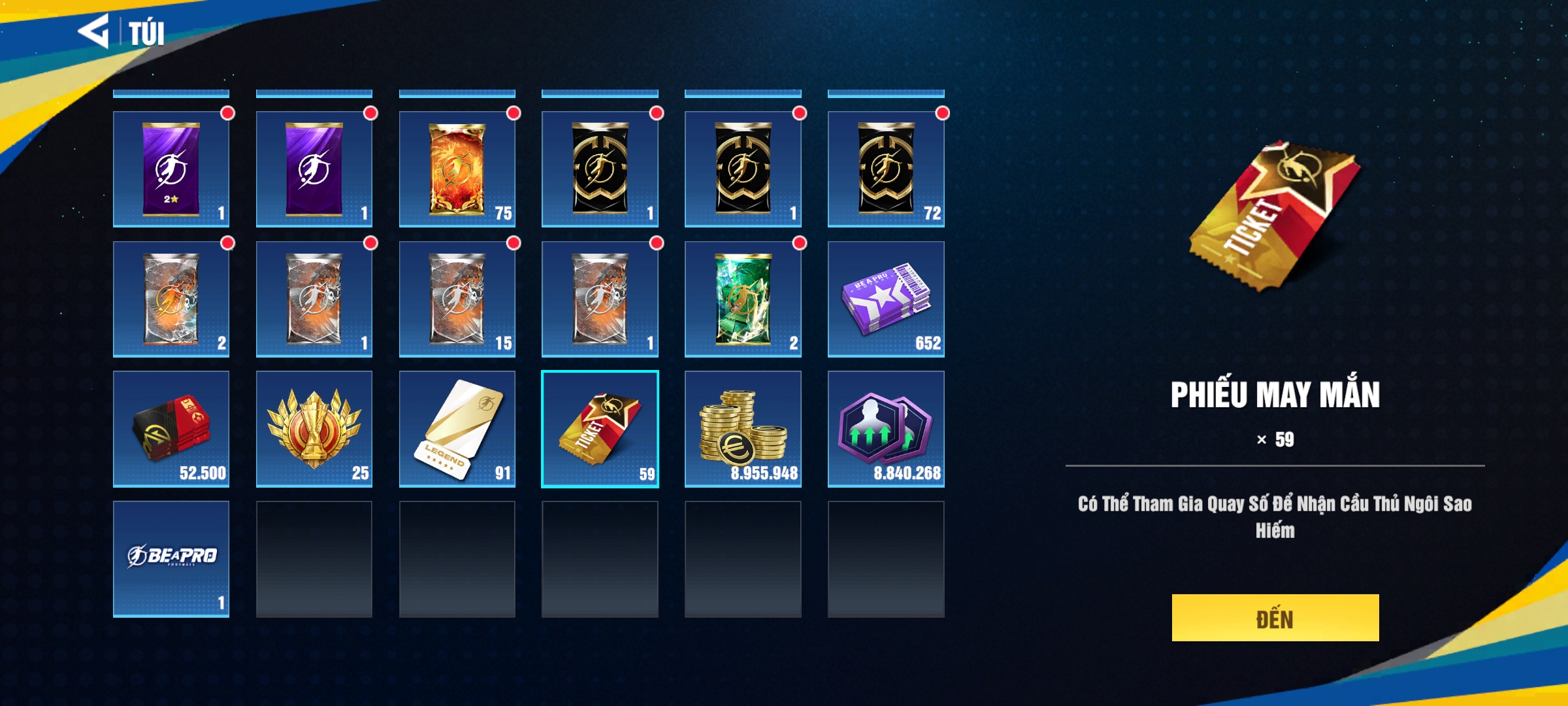Pick the white-gold Legend card item
This screenshot has height=706, width=1568.
[x=457, y=429]
